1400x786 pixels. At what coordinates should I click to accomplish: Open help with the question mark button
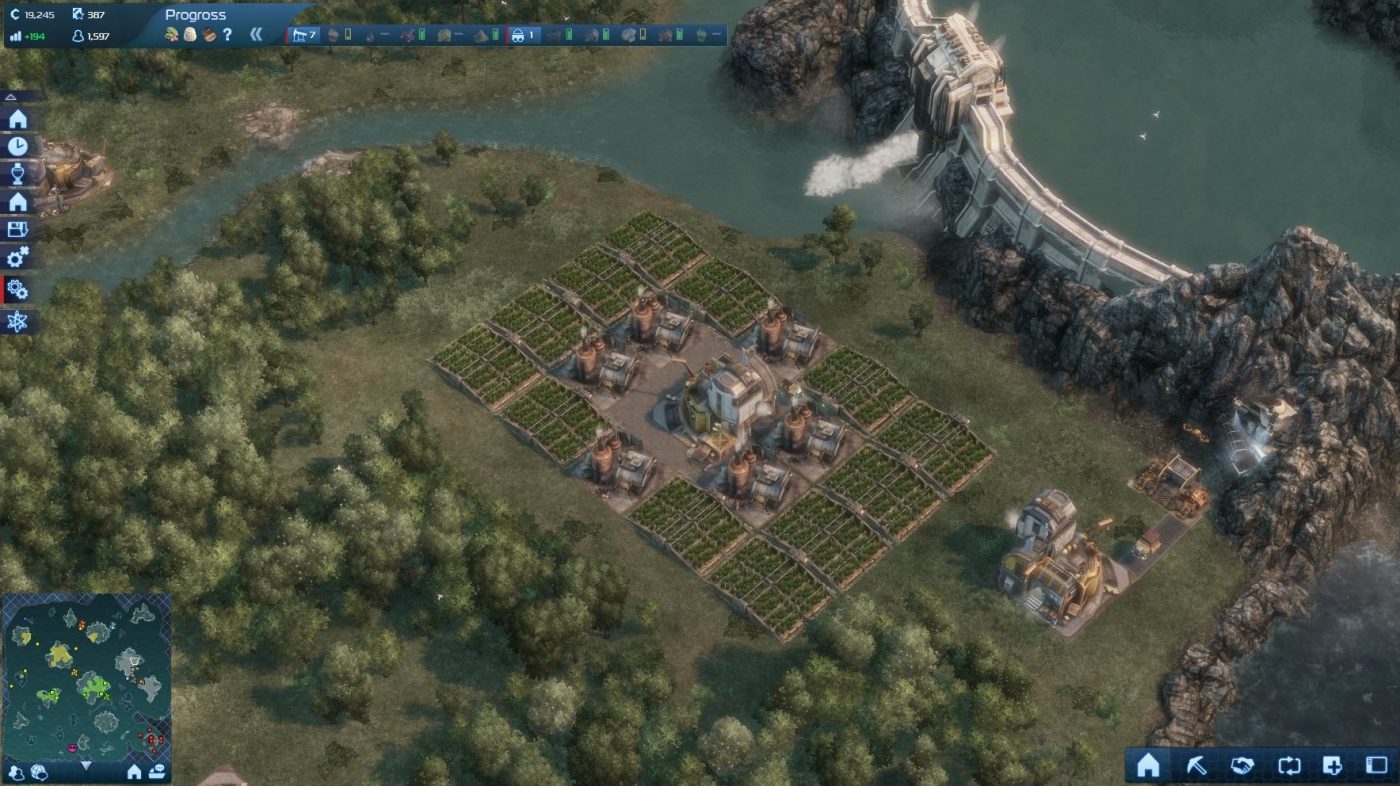point(226,33)
